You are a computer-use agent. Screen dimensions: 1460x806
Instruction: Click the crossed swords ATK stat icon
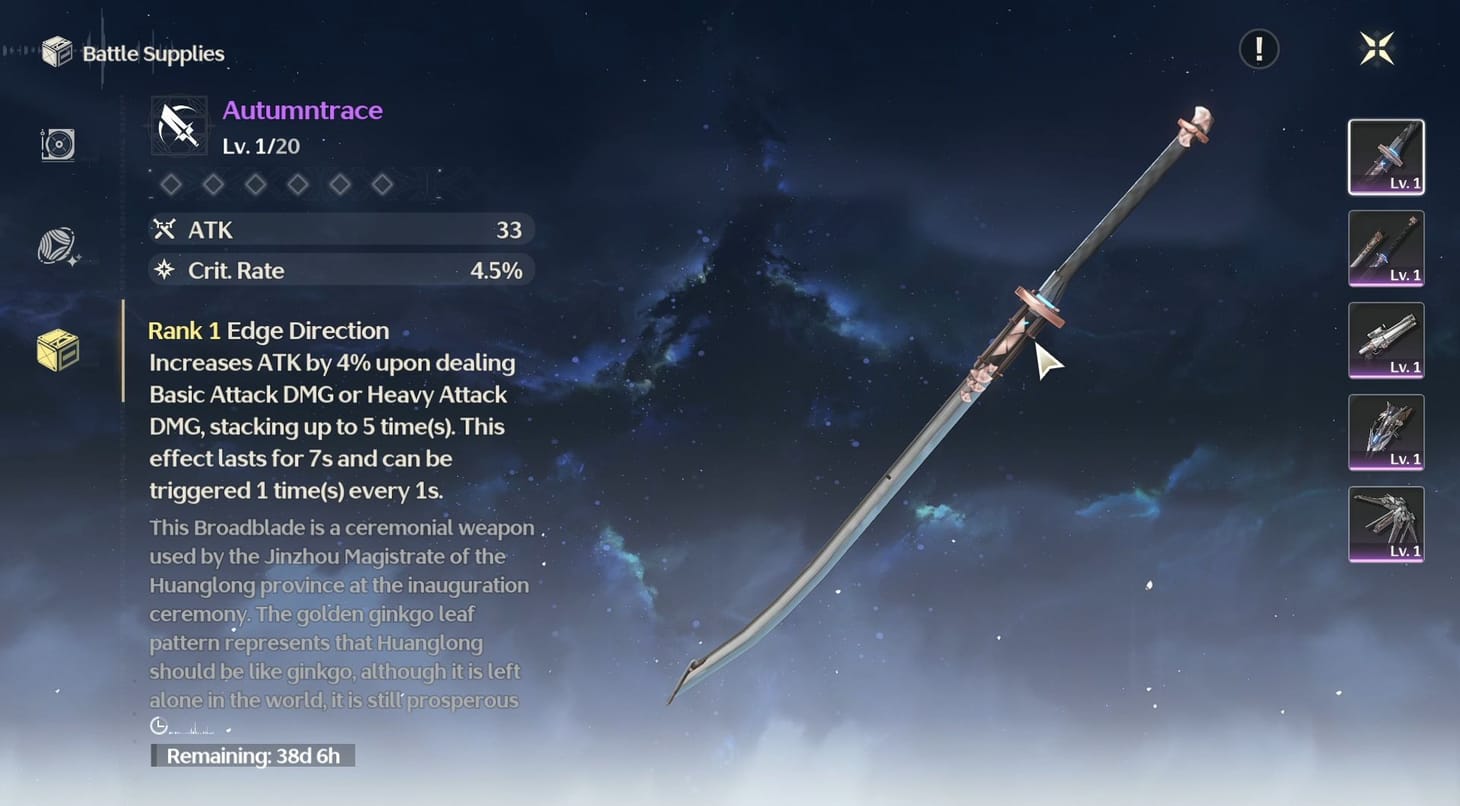coord(166,229)
